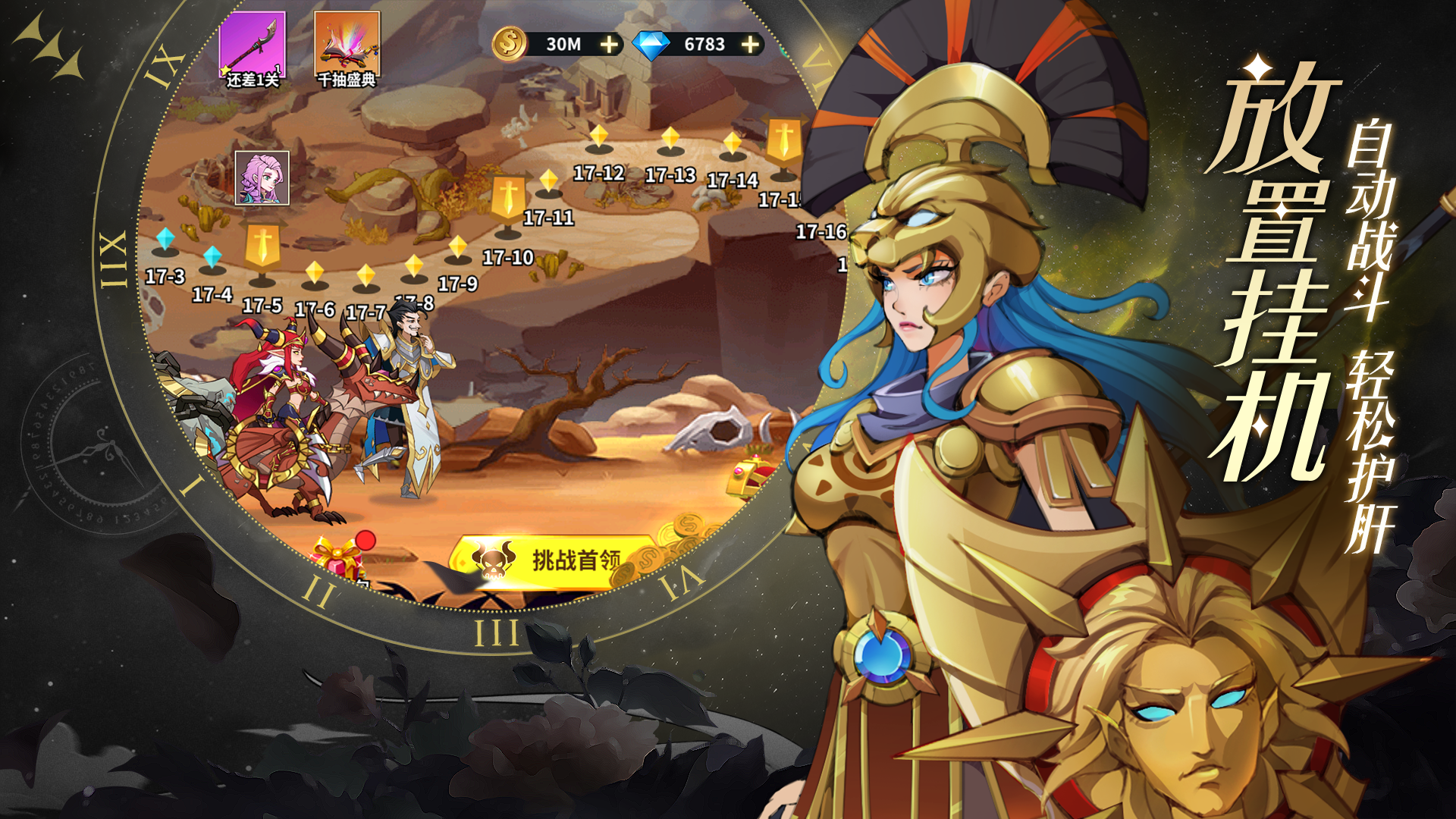Select the pink-haired hero portrait
The height and width of the screenshot is (819, 1456).
[x=262, y=178]
